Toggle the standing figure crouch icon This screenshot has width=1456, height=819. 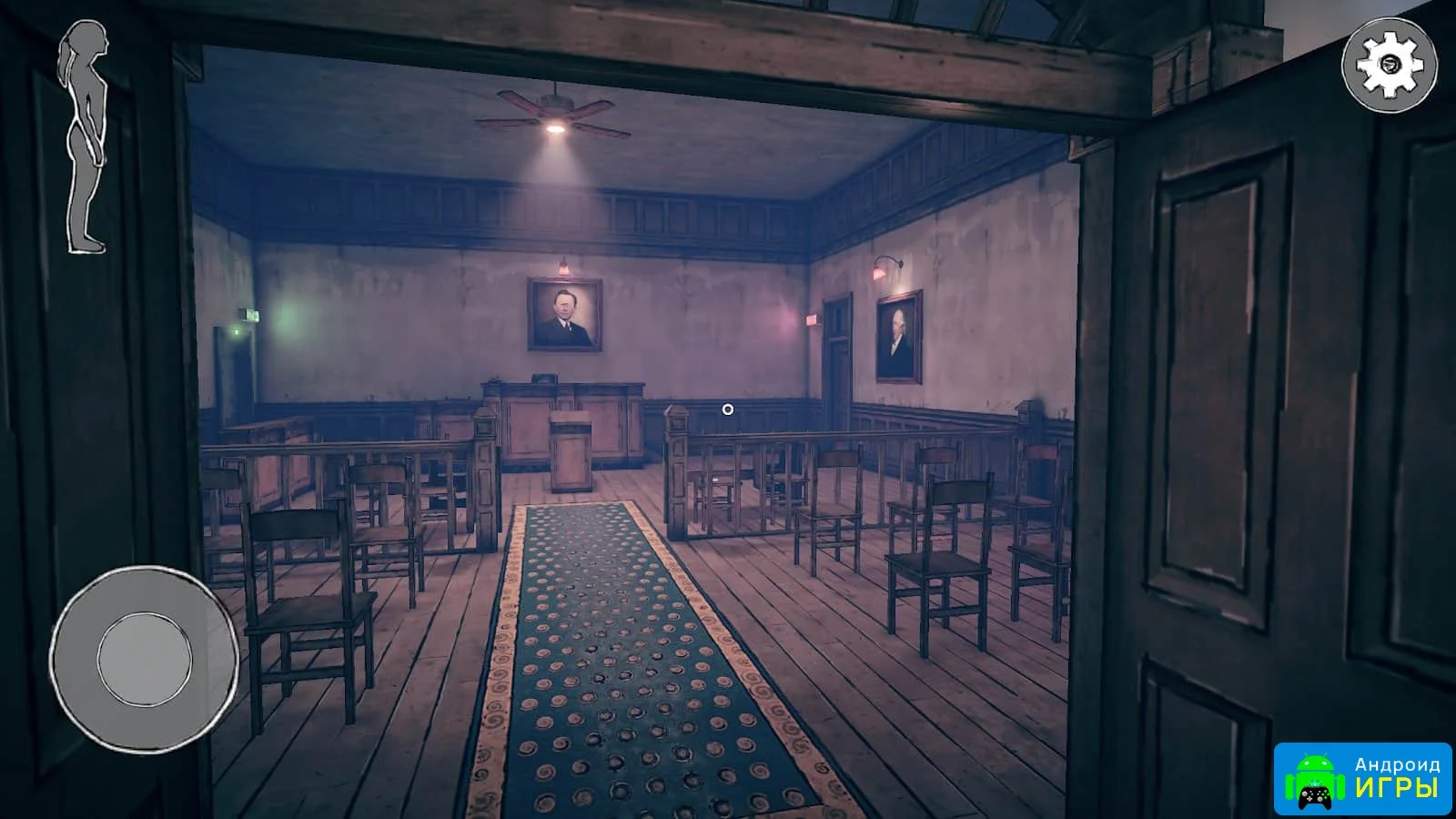click(x=85, y=138)
